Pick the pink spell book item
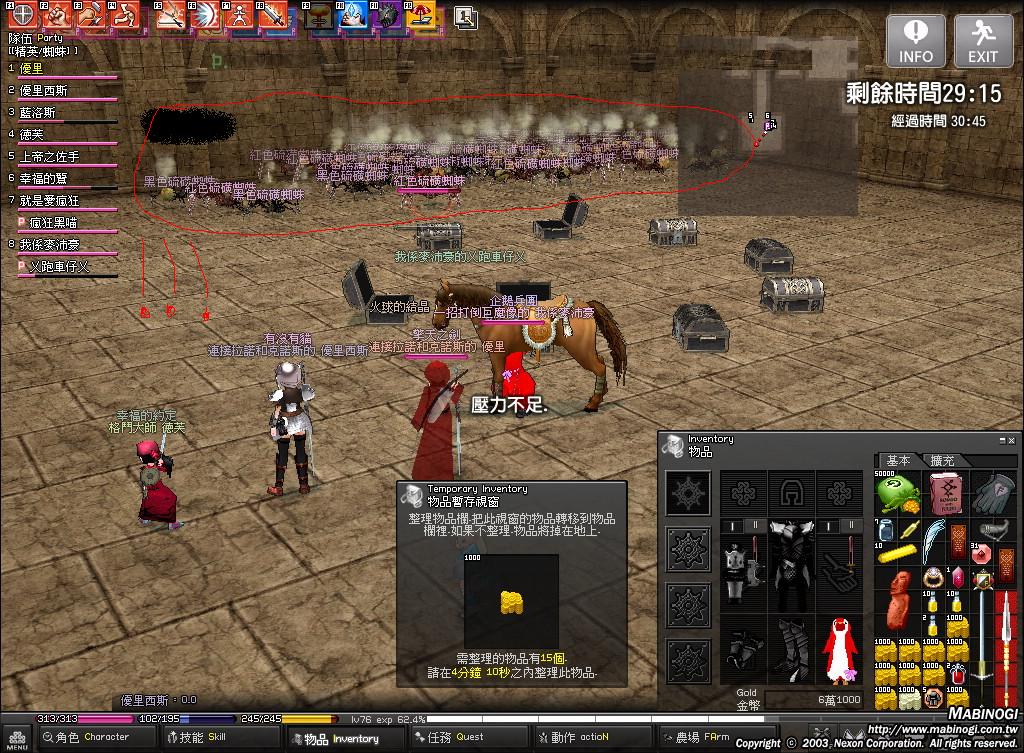 click(x=944, y=493)
